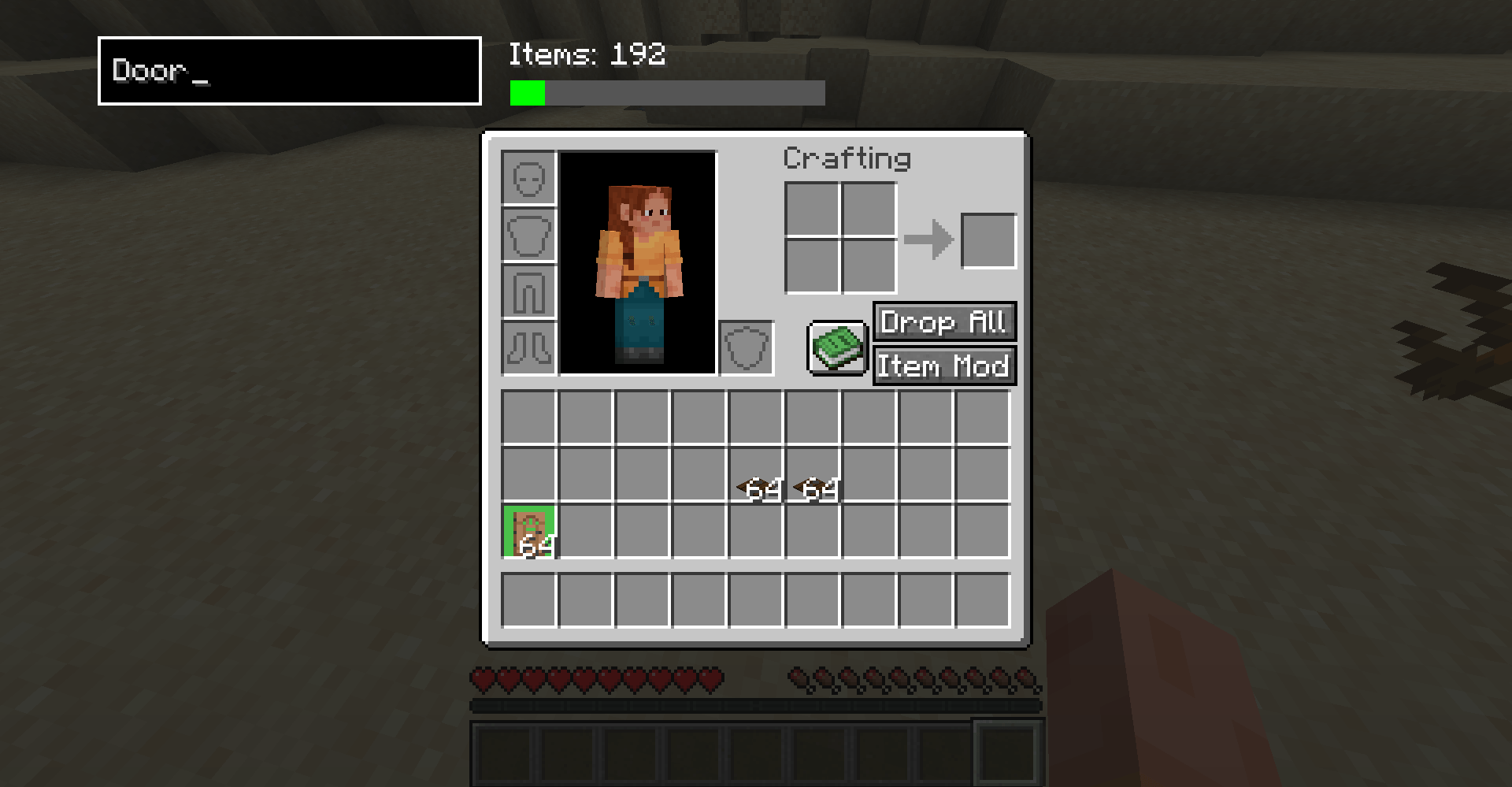Click the Drop All button
This screenshot has height=787, width=1512.
click(943, 322)
